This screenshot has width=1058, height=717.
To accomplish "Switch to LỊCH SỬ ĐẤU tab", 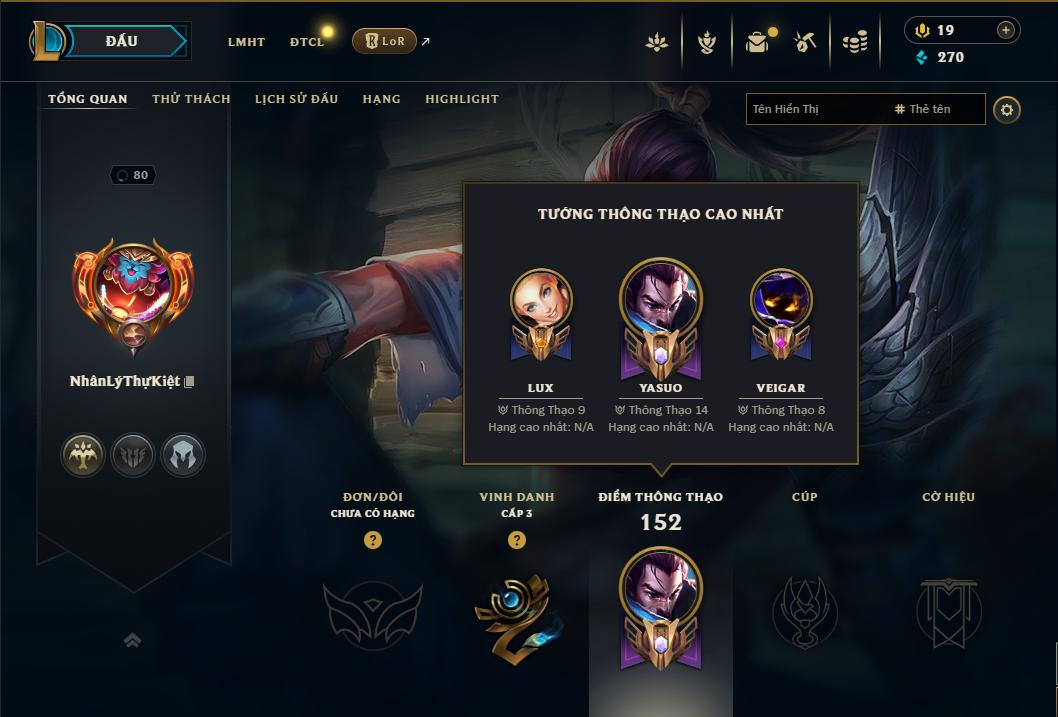I will click(296, 99).
